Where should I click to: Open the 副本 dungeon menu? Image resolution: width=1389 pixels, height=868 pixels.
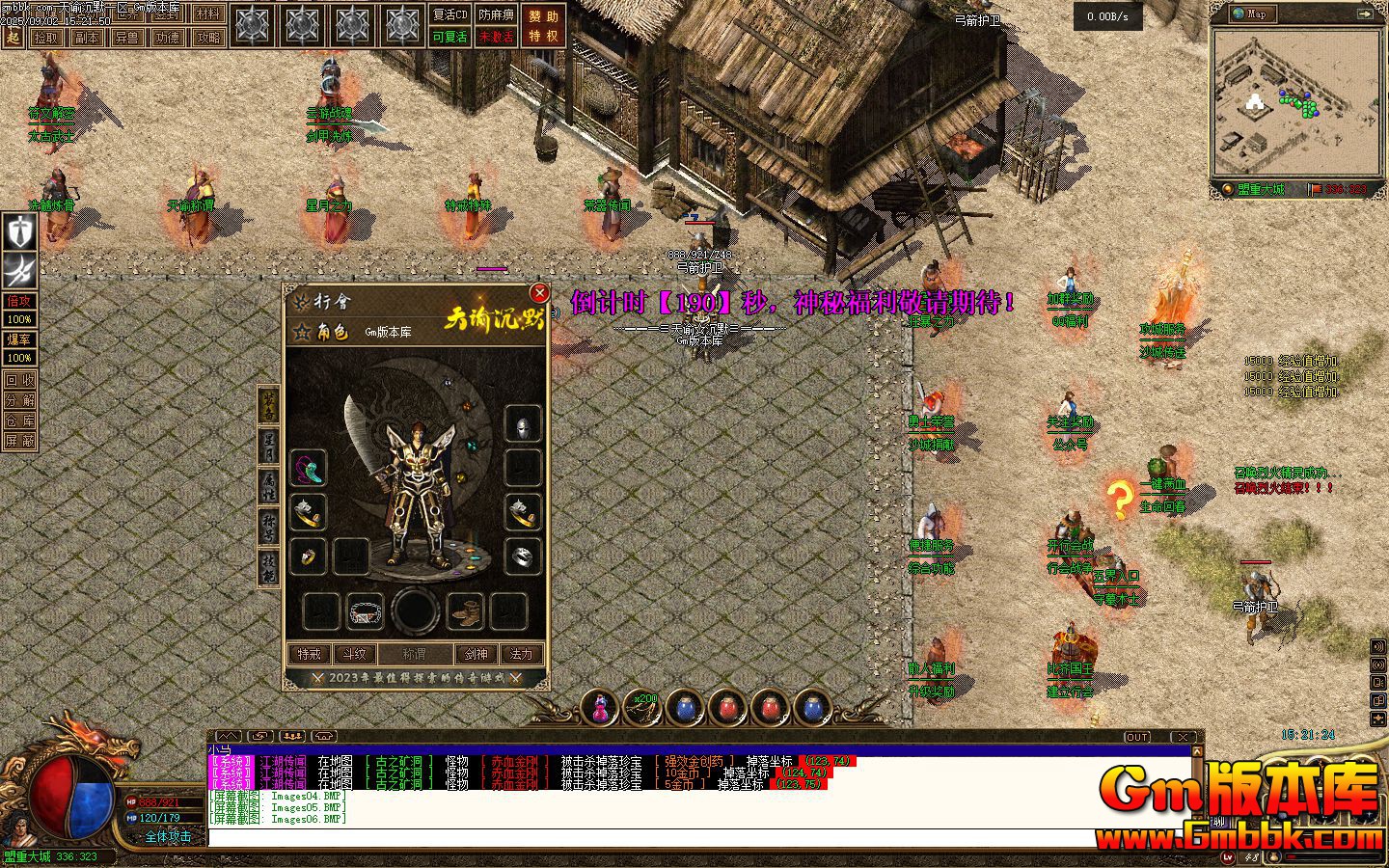[x=87, y=38]
